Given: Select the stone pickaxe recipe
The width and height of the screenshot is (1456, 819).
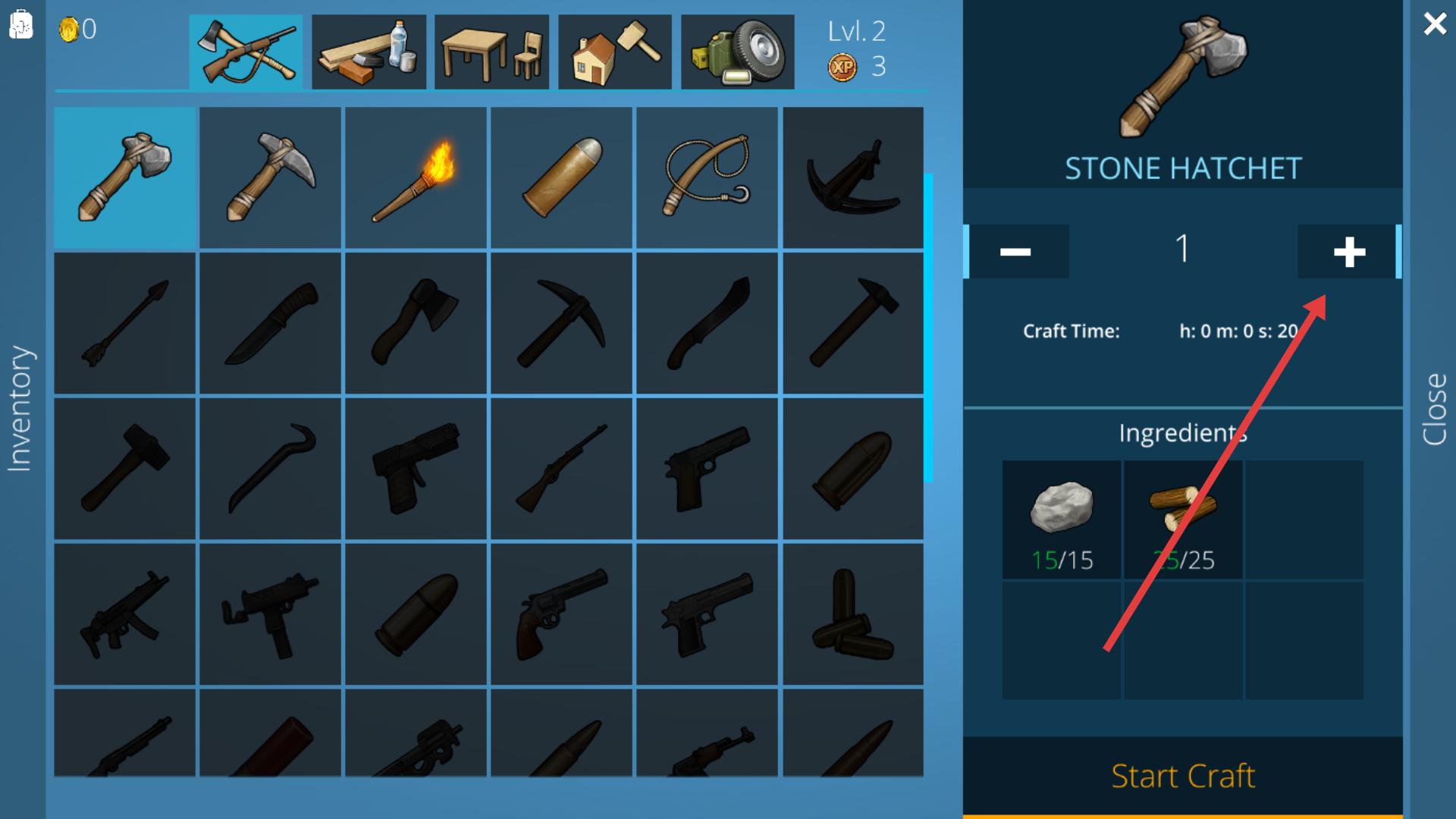Looking at the screenshot, I should pos(270,177).
